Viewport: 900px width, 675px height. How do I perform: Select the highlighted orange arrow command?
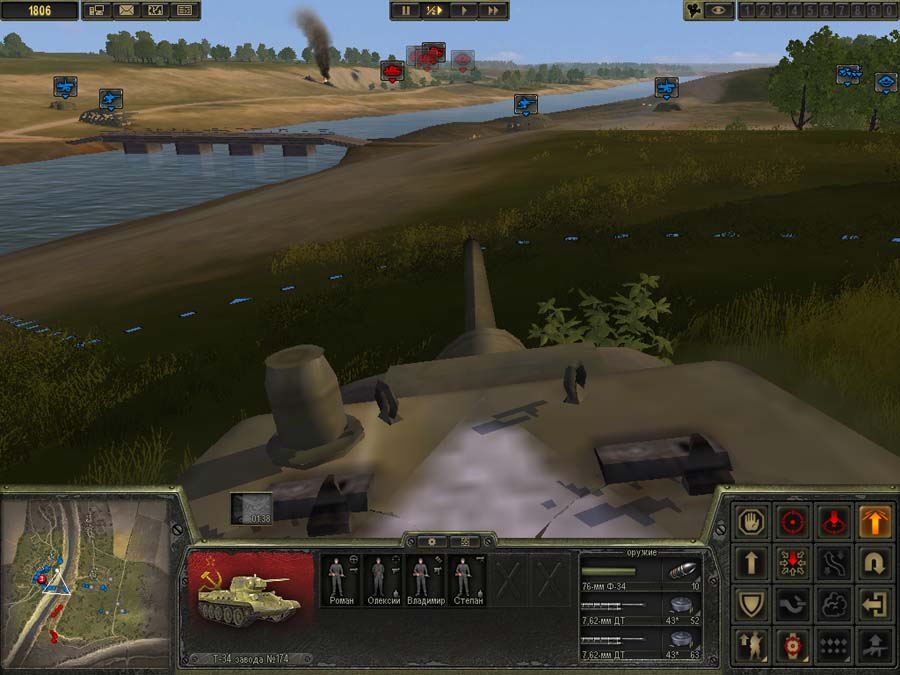click(875, 521)
